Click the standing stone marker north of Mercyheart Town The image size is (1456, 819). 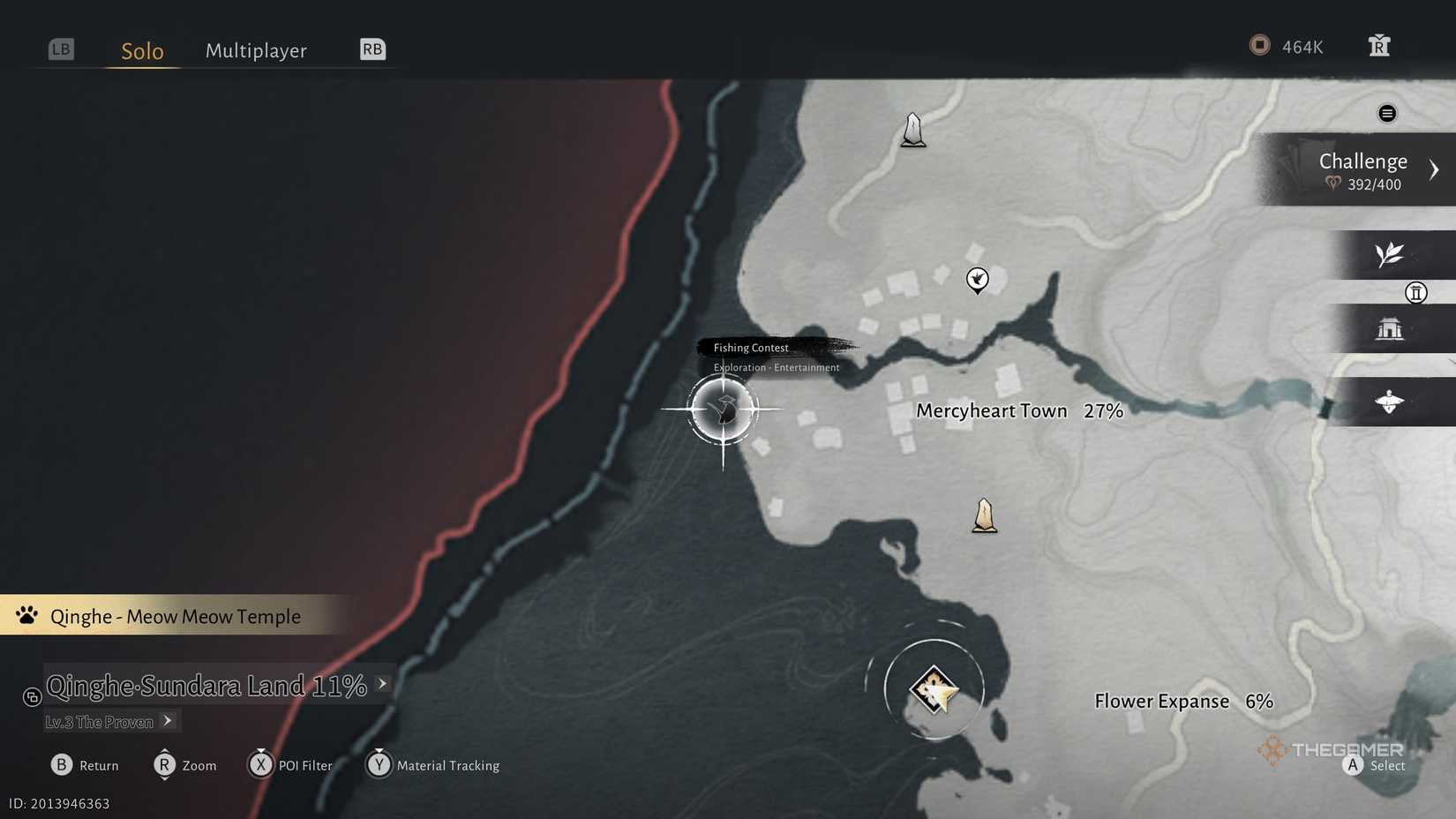tap(912, 129)
